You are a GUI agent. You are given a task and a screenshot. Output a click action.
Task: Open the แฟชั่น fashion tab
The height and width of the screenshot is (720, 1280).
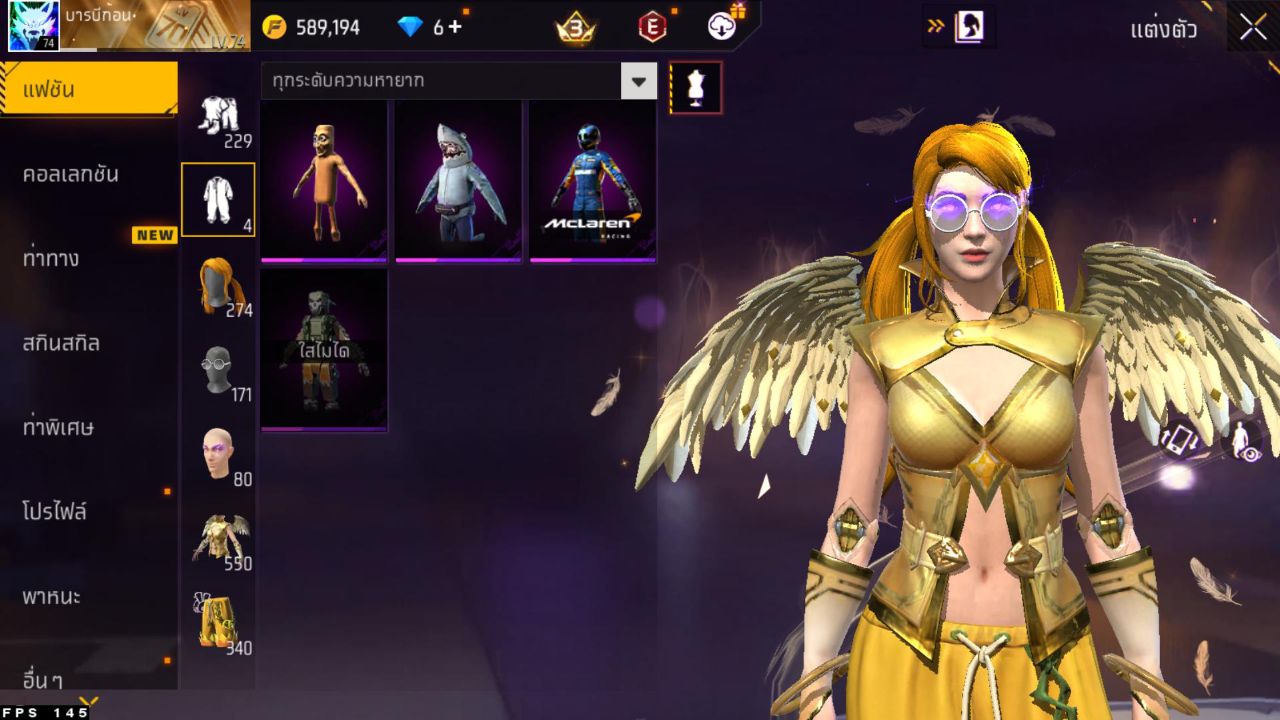88,90
